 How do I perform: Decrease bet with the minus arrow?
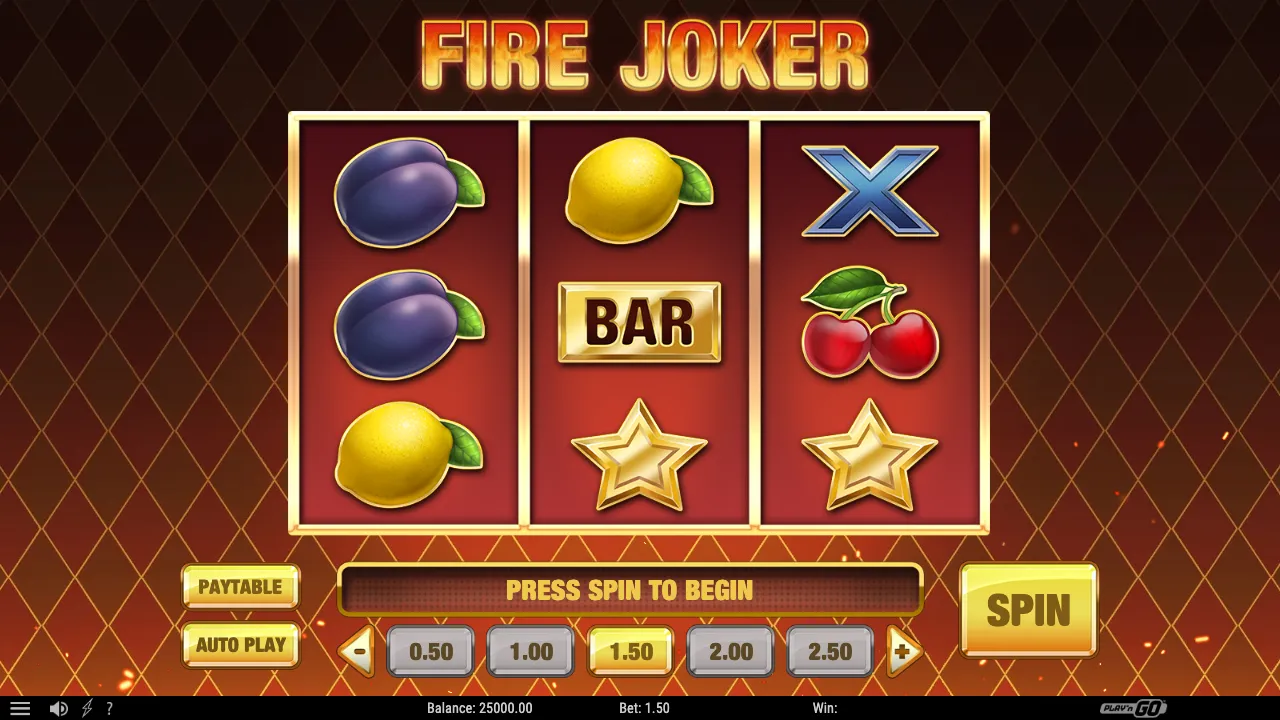pos(357,651)
